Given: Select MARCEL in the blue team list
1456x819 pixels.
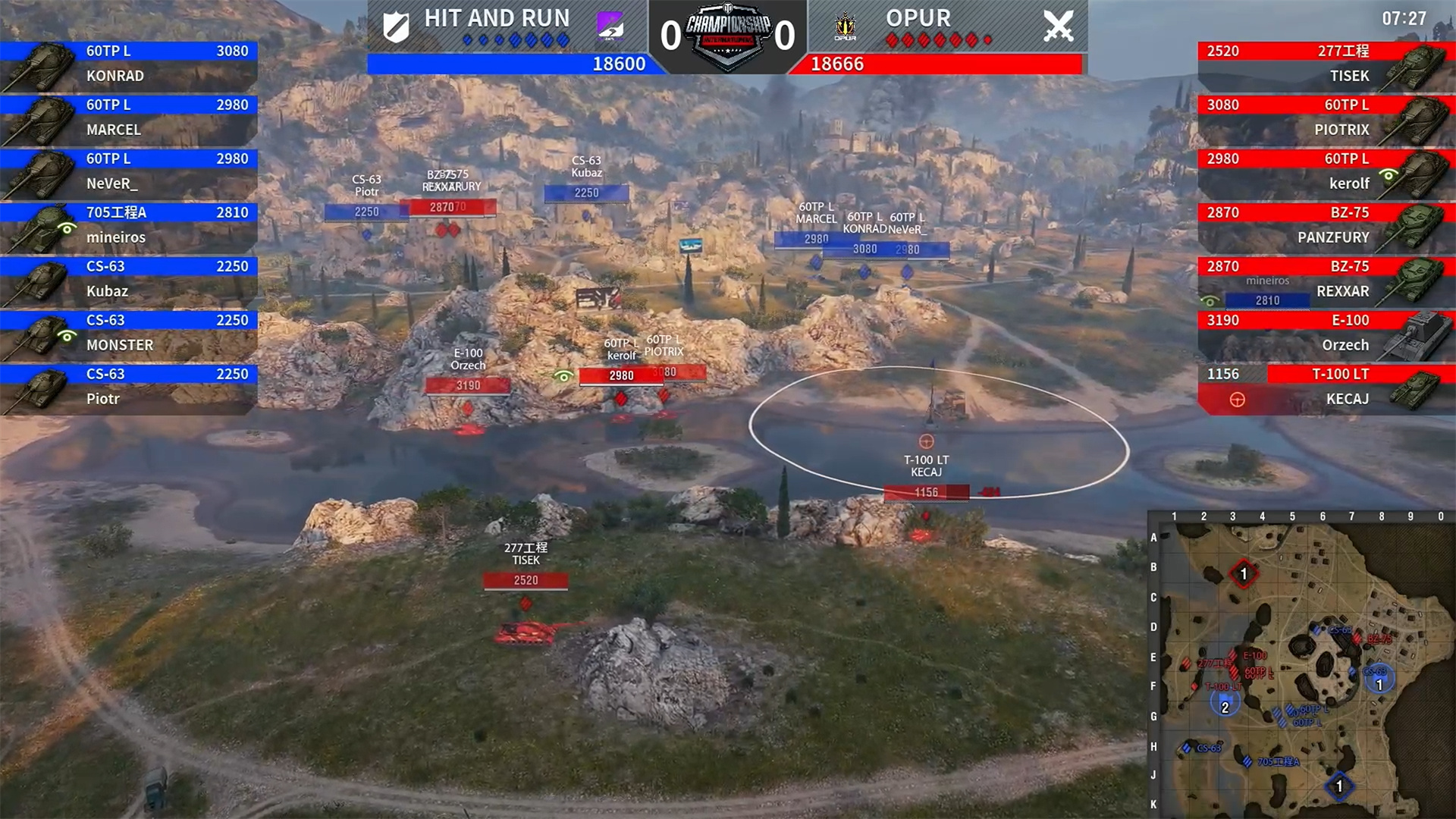Looking at the screenshot, I should click(x=129, y=118).
